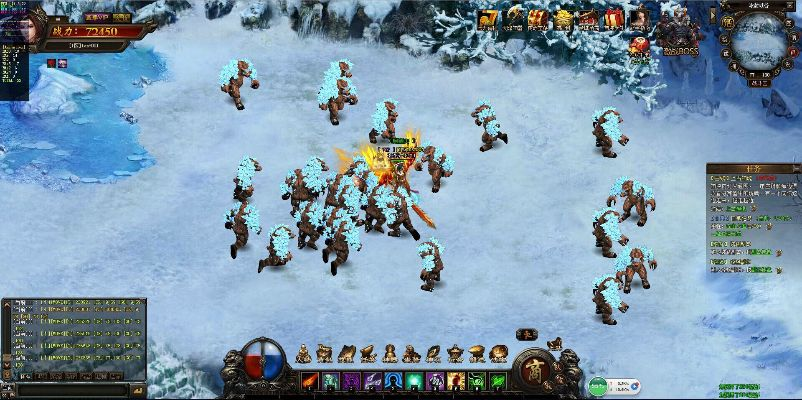Use the glowing green orb skill

tap(412, 381)
